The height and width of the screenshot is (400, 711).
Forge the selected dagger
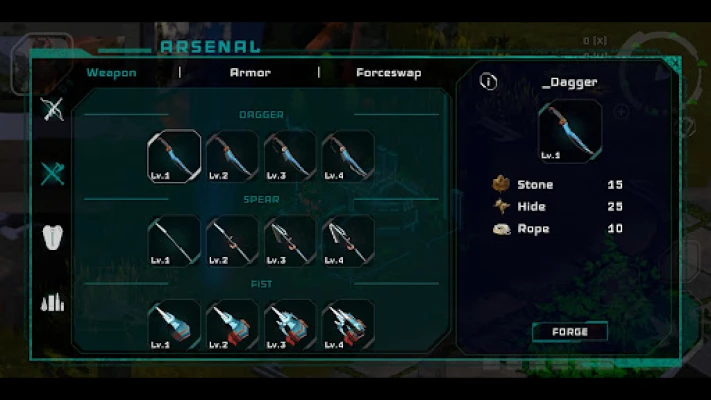(569, 332)
